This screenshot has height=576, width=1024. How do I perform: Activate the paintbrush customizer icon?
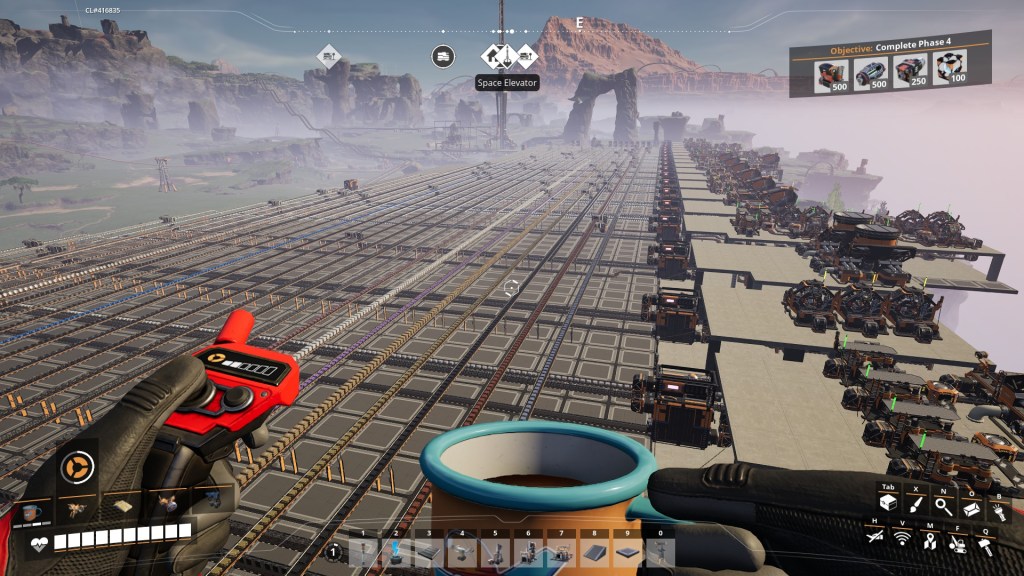coord(915,505)
